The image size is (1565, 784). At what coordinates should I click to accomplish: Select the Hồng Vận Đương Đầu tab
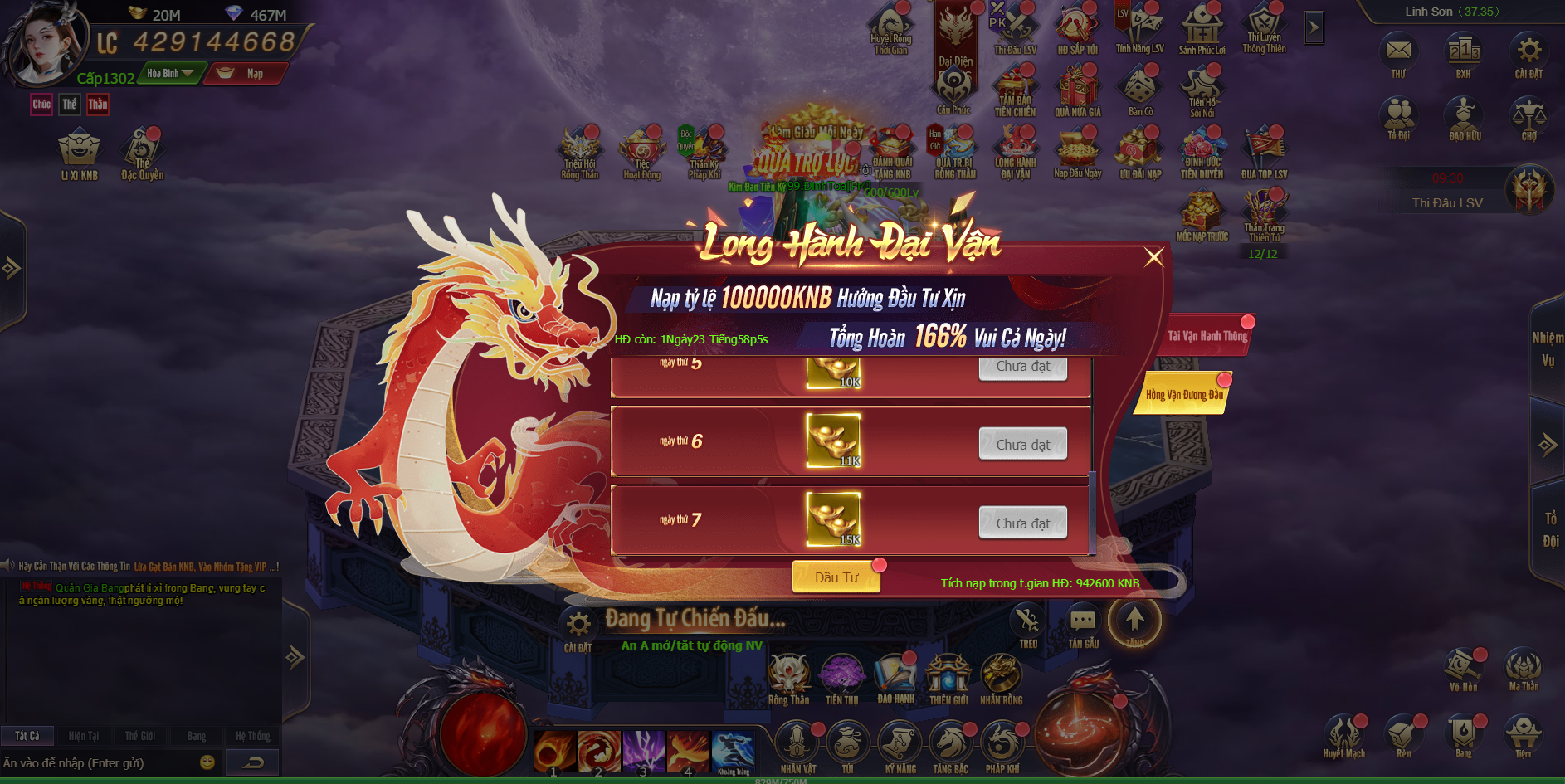point(1184,394)
